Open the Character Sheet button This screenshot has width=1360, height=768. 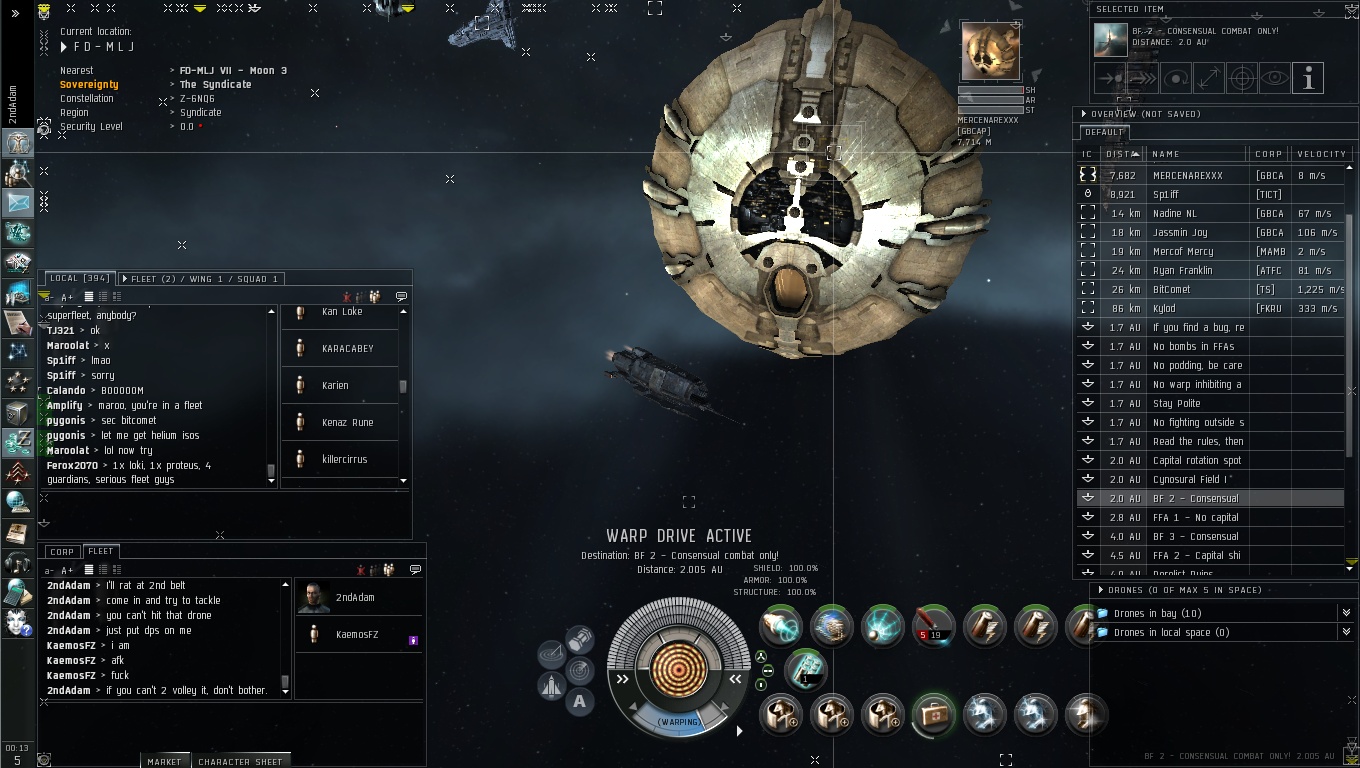pos(240,761)
